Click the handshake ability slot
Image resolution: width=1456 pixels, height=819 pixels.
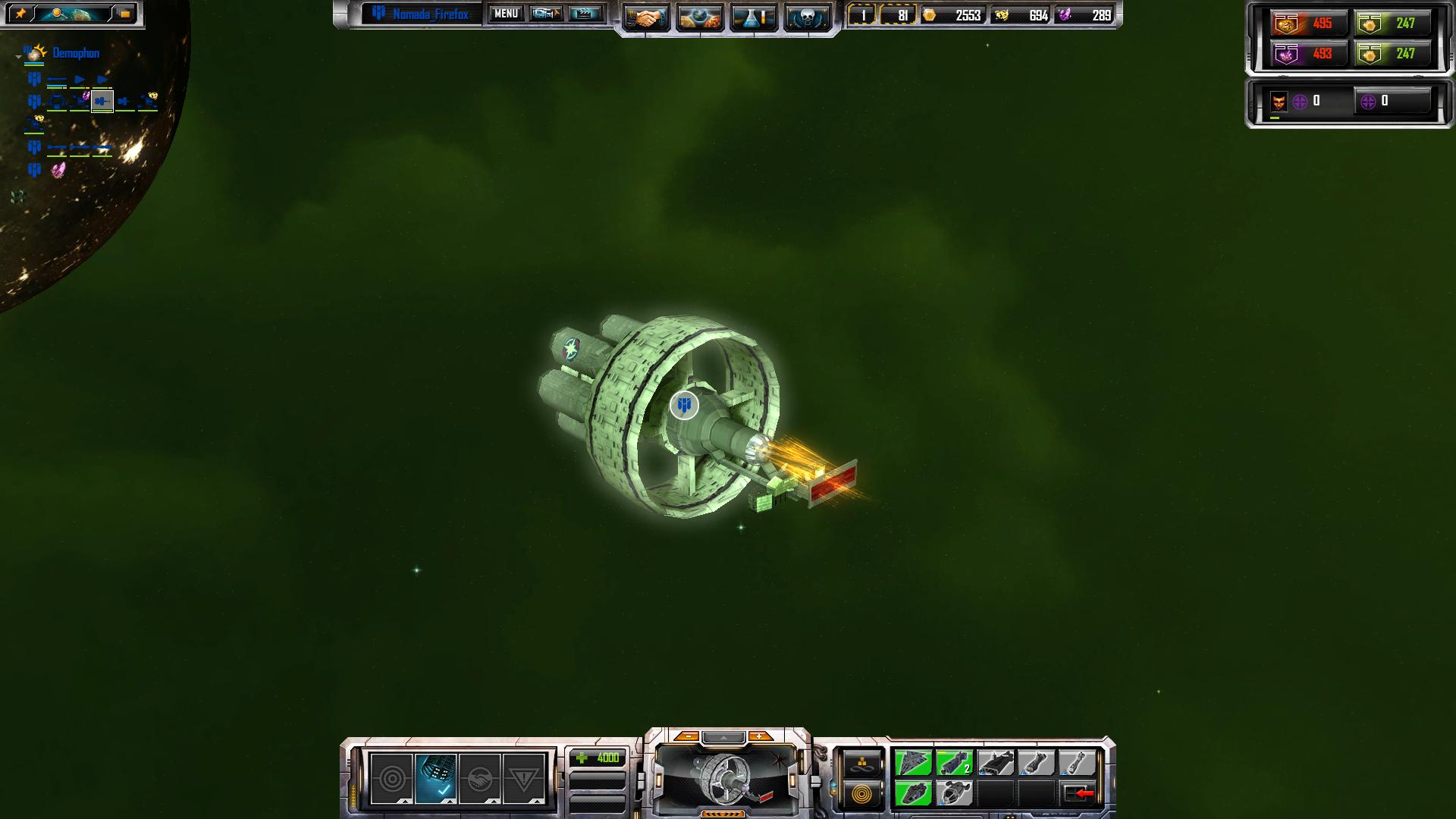tap(480, 779)
